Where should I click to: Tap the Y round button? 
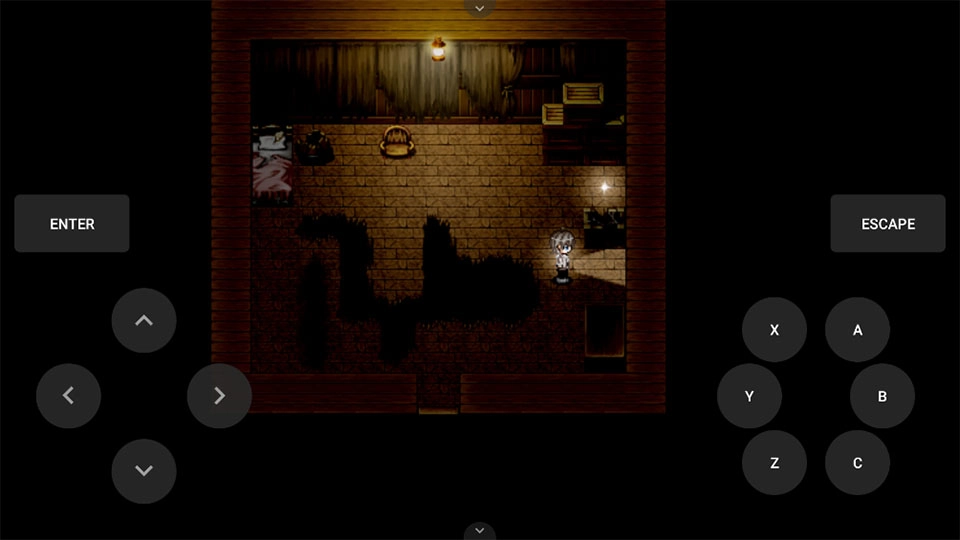[749, 396]
